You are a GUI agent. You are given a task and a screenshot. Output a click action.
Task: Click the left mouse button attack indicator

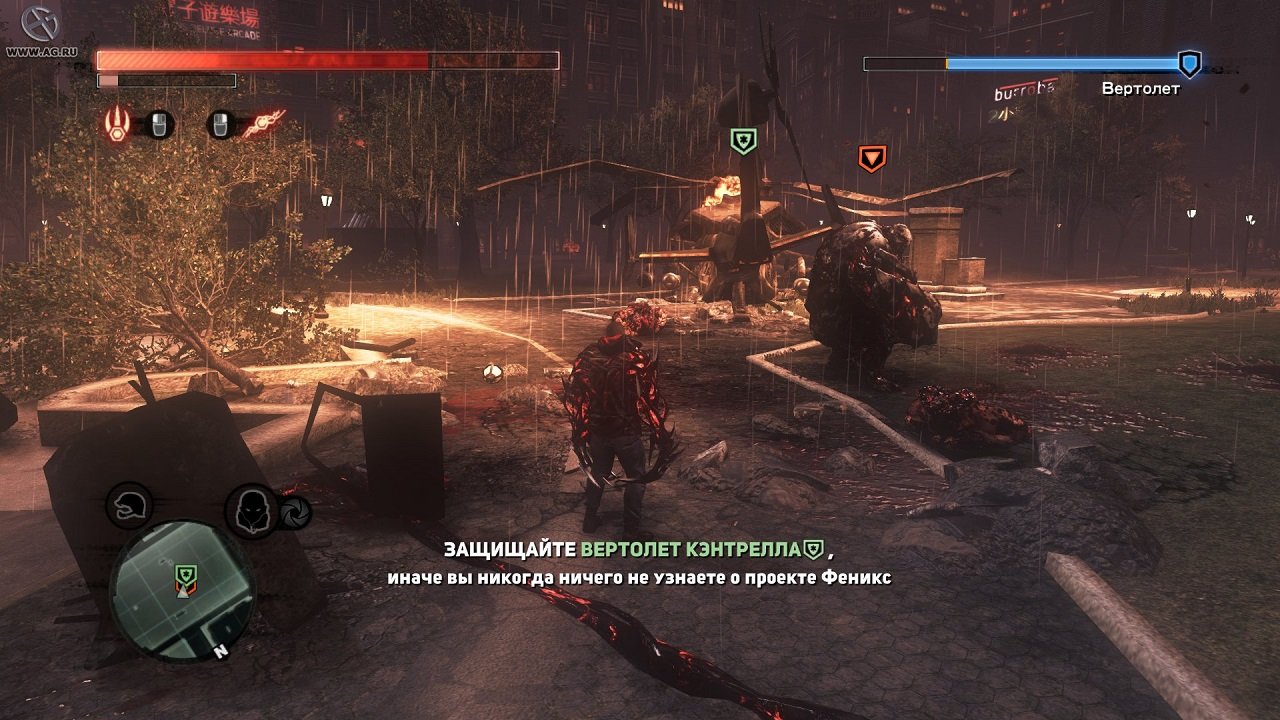tap(159, 125)
